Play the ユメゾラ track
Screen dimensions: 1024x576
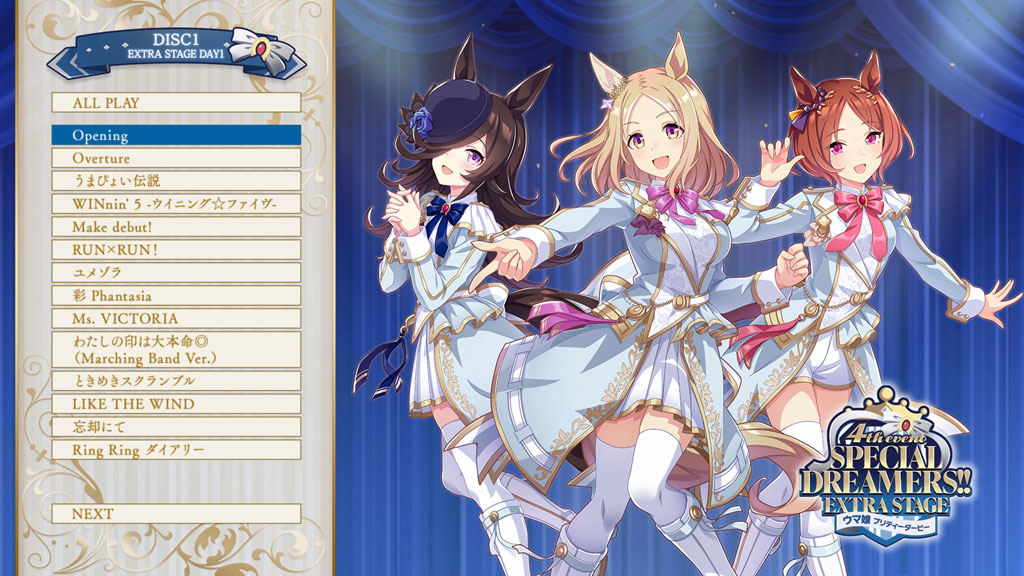click(x=176, y=273)
